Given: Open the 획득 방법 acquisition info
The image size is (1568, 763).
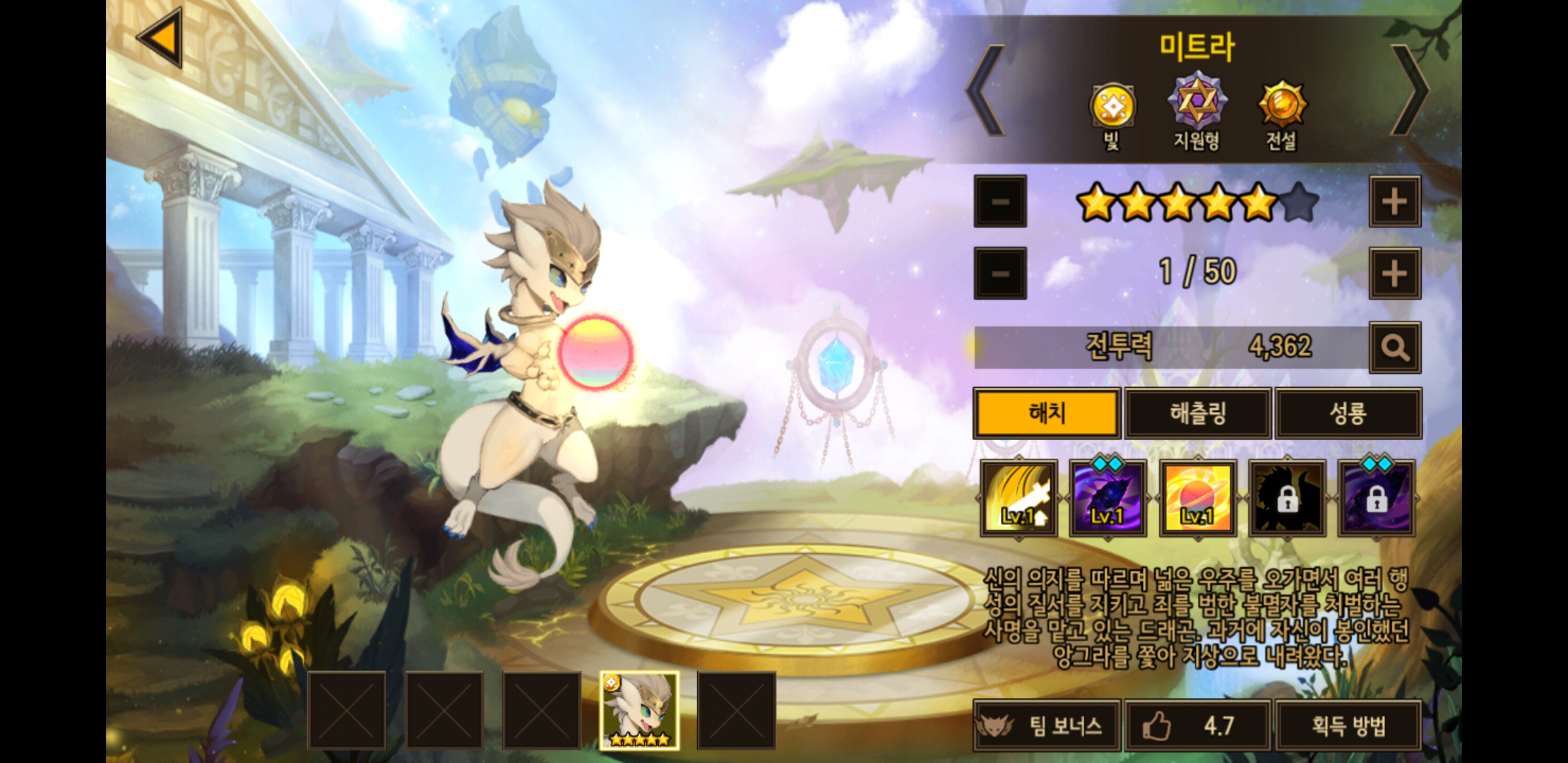Looking at the screenshot, I should tap(1348, 726).
